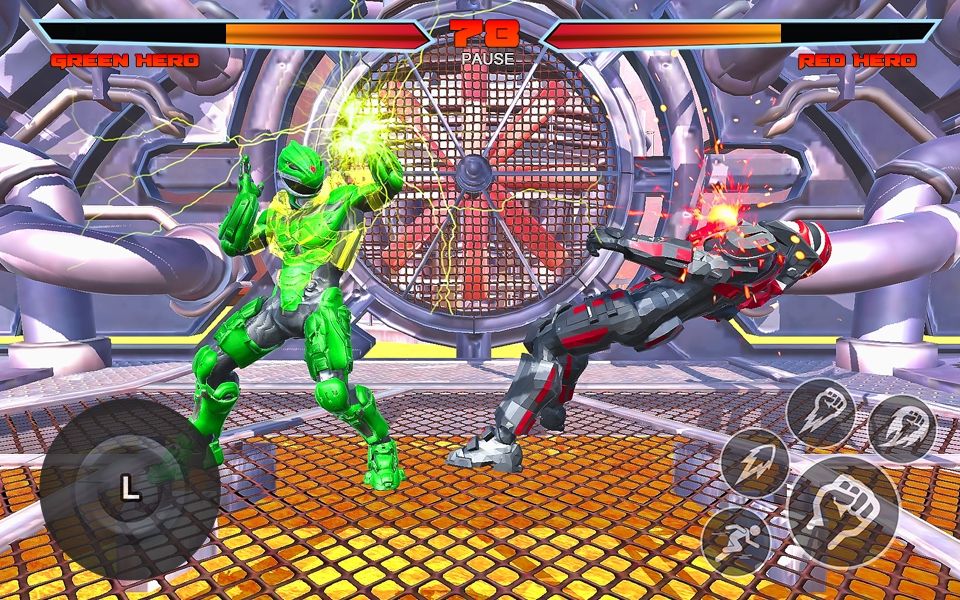Click the virtual joystick marked L

(129, 488)
